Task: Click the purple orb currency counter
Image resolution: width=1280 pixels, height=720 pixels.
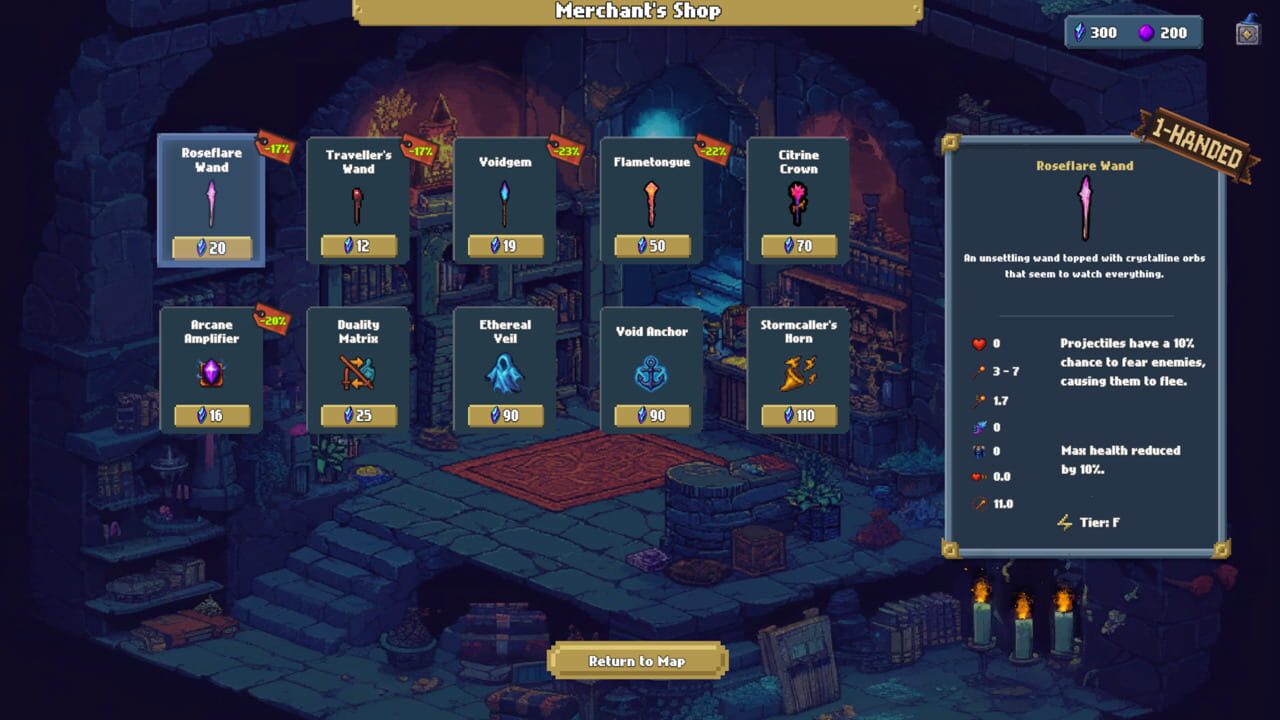Action: click(x=1157, y=32)
